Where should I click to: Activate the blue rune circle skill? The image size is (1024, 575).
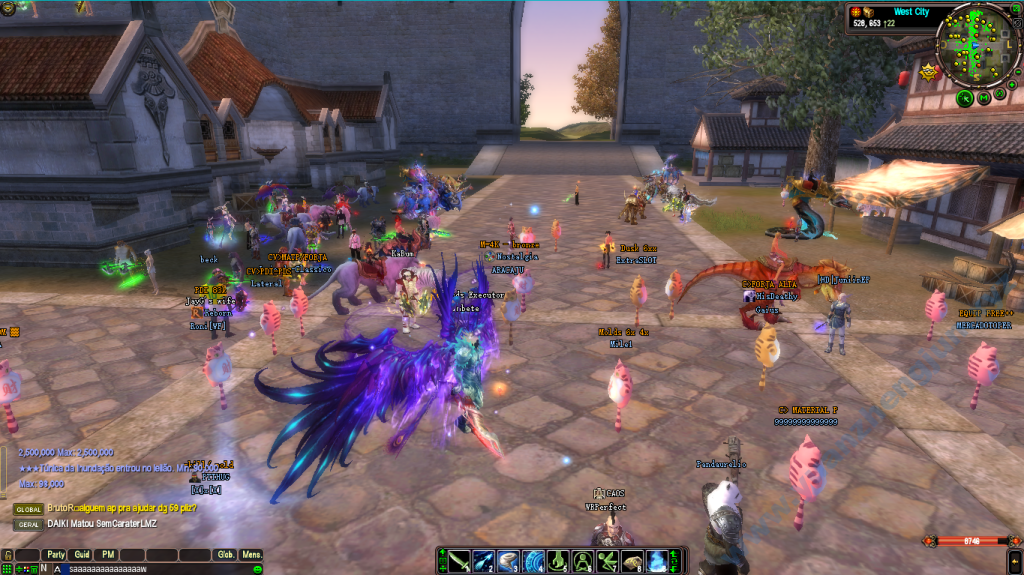click(x=533, y=561)
